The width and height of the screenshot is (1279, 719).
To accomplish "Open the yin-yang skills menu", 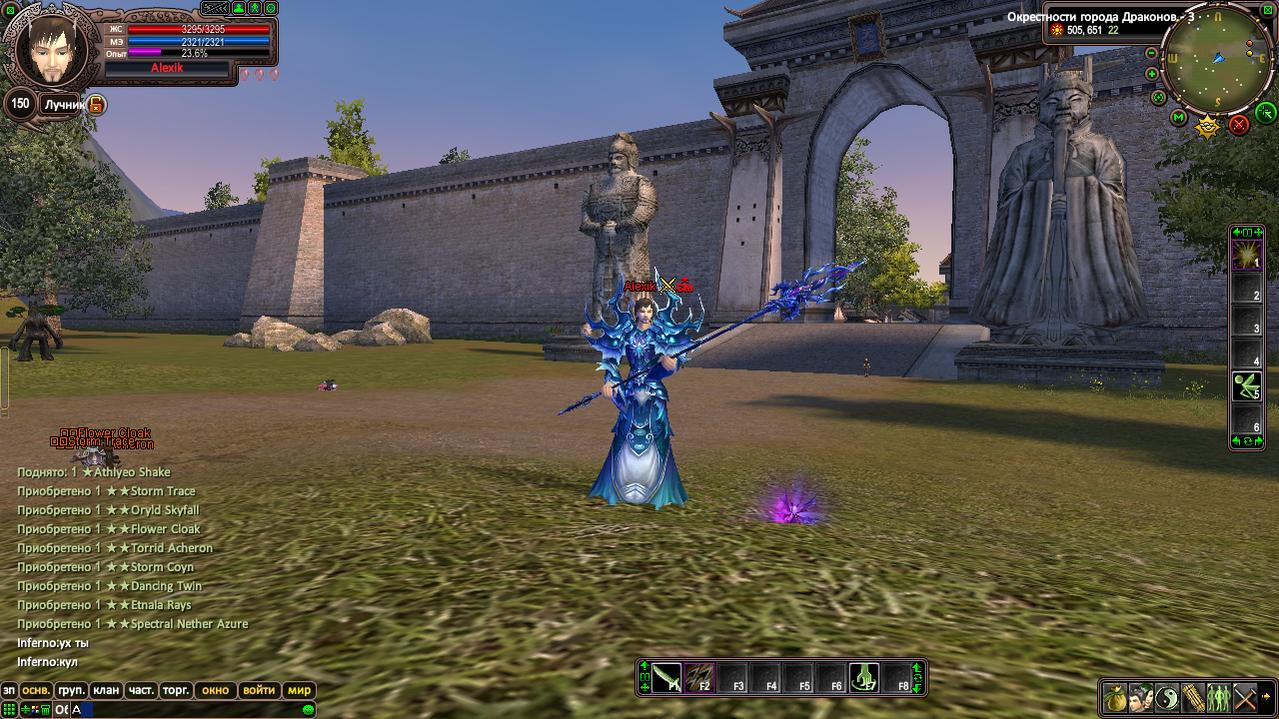I will coord(1166,696).
